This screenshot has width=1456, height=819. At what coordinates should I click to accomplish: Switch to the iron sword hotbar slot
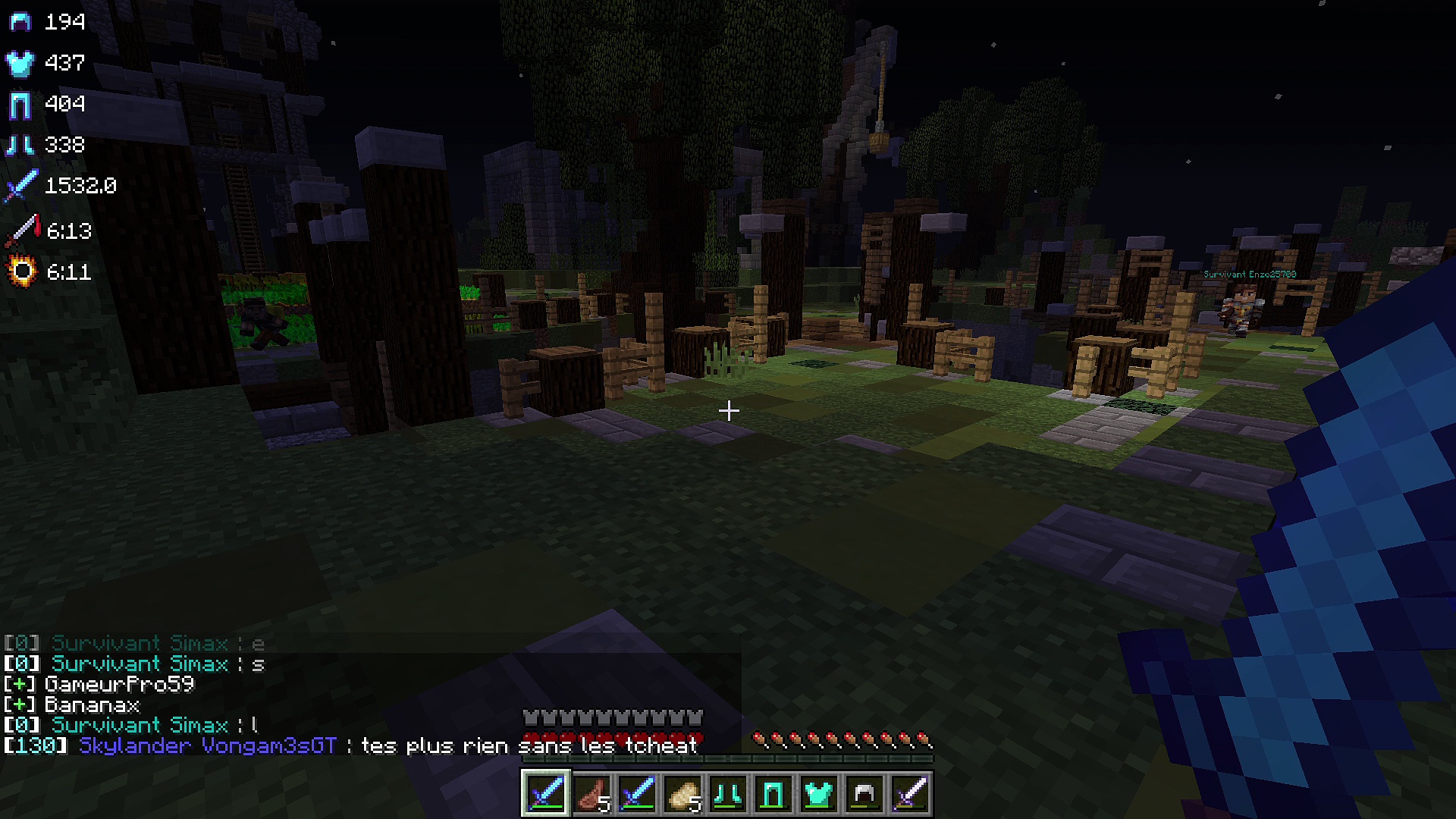coord(910,794)
